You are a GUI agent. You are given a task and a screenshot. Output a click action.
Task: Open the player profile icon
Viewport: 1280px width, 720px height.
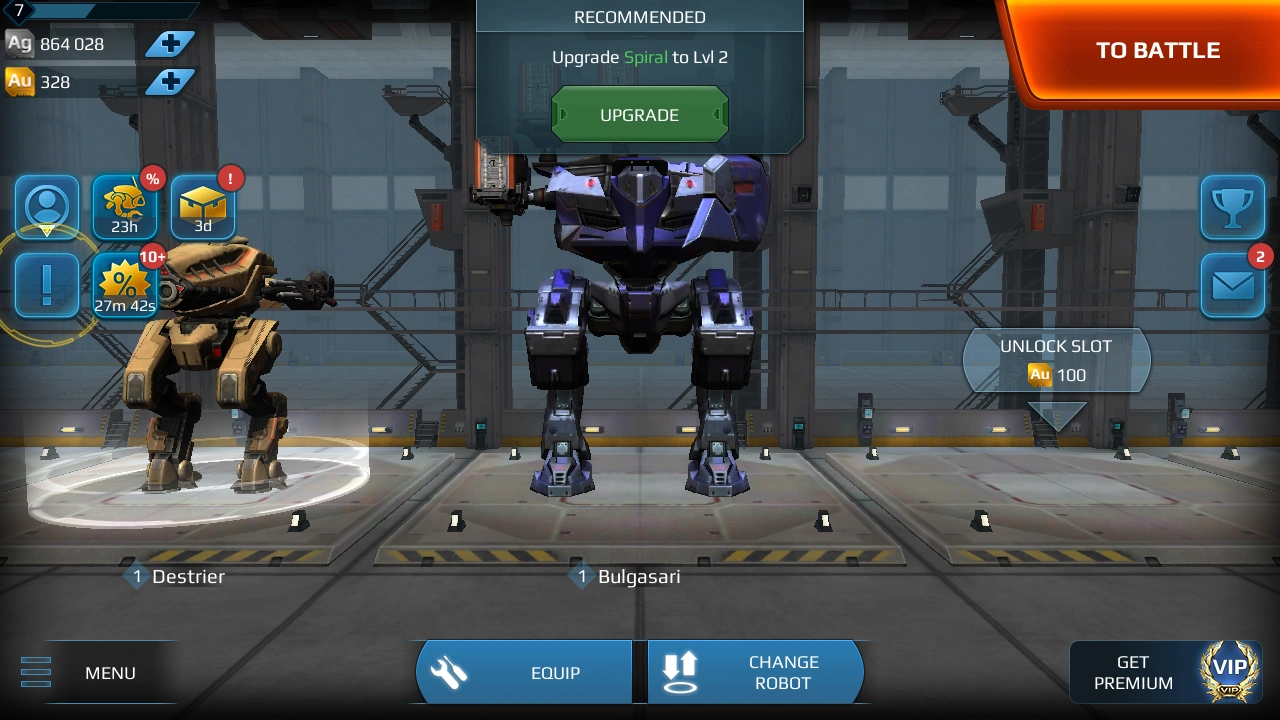point(46,209)
